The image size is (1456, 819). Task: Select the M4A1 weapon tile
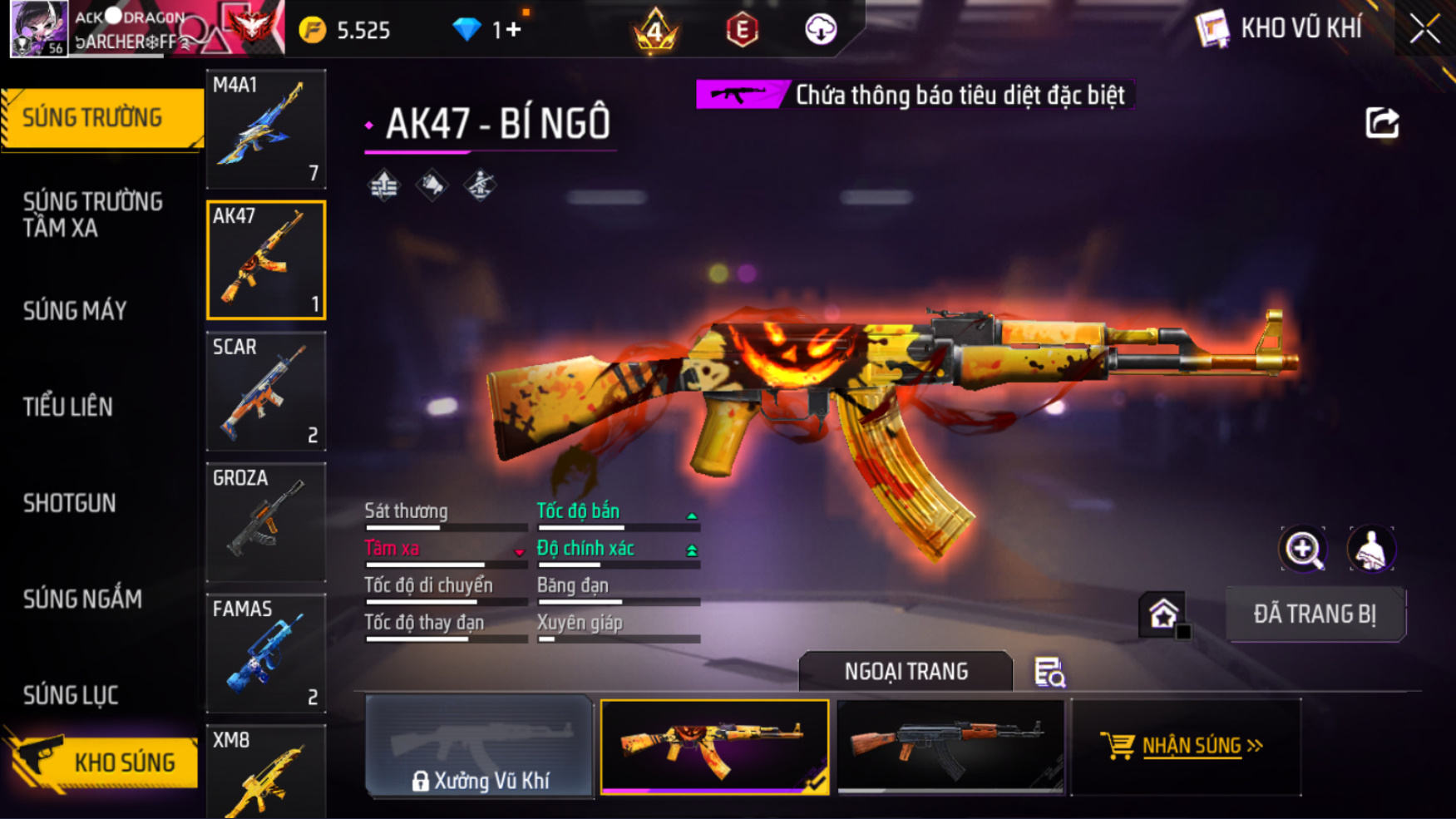[266, 129]
